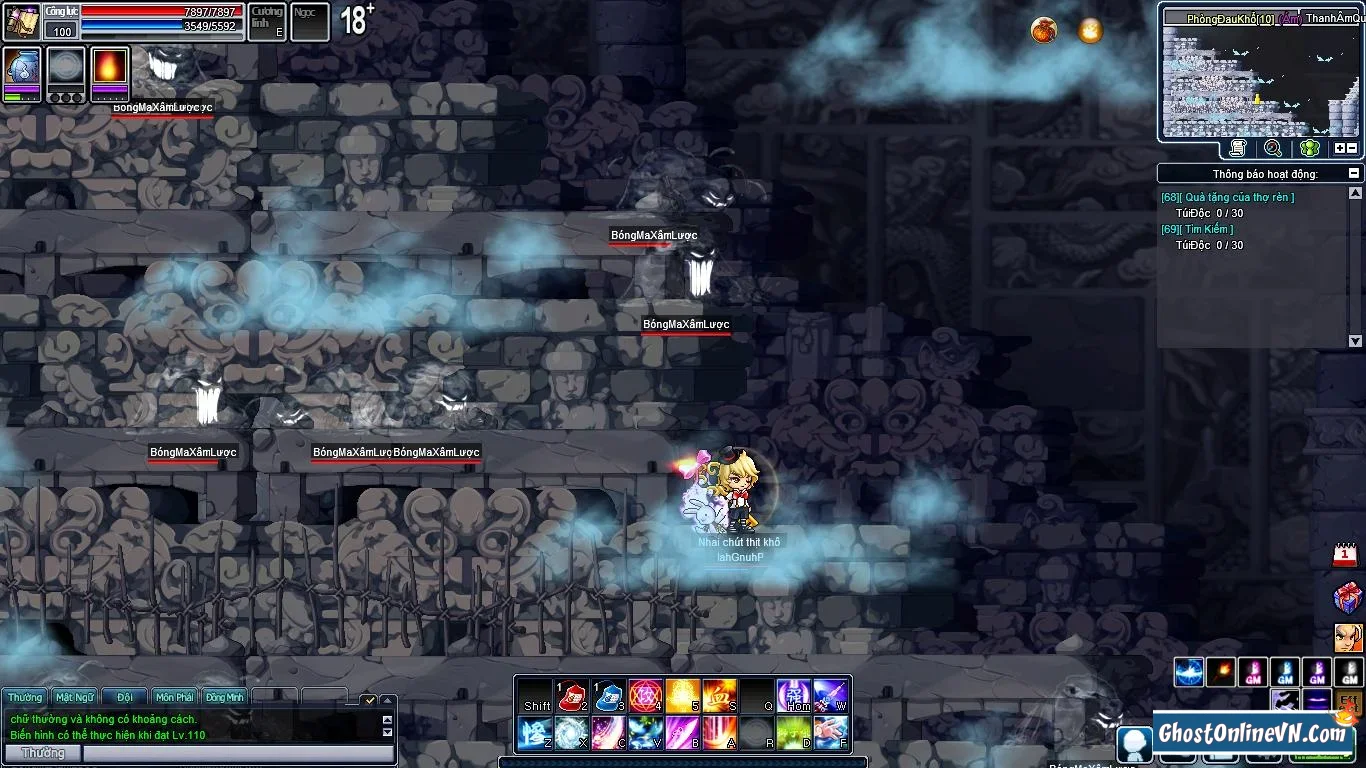Open the calendar event icon

(x=1346, y=556)
